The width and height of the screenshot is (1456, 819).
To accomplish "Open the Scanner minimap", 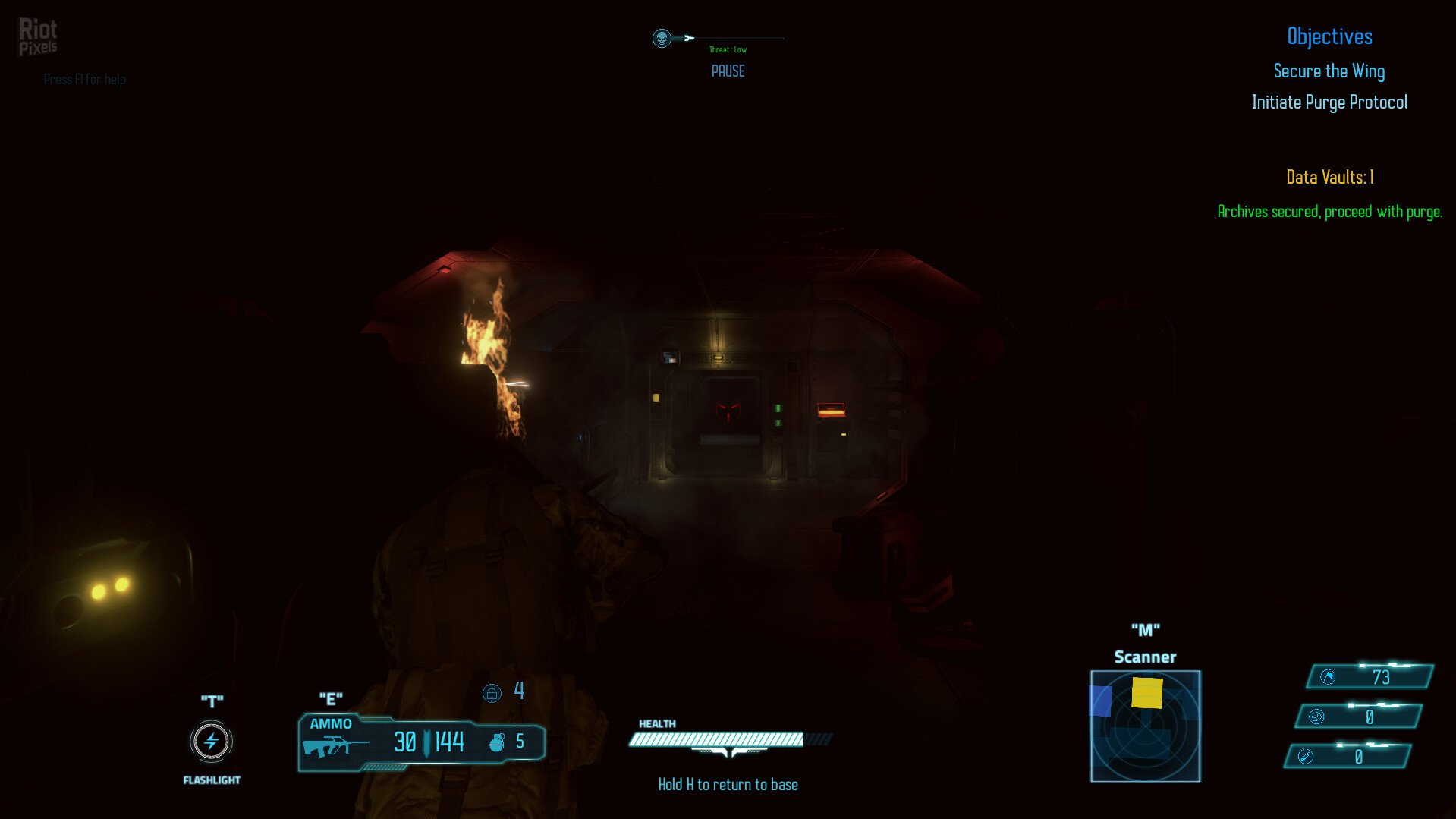I will [x=1145, y=726].
